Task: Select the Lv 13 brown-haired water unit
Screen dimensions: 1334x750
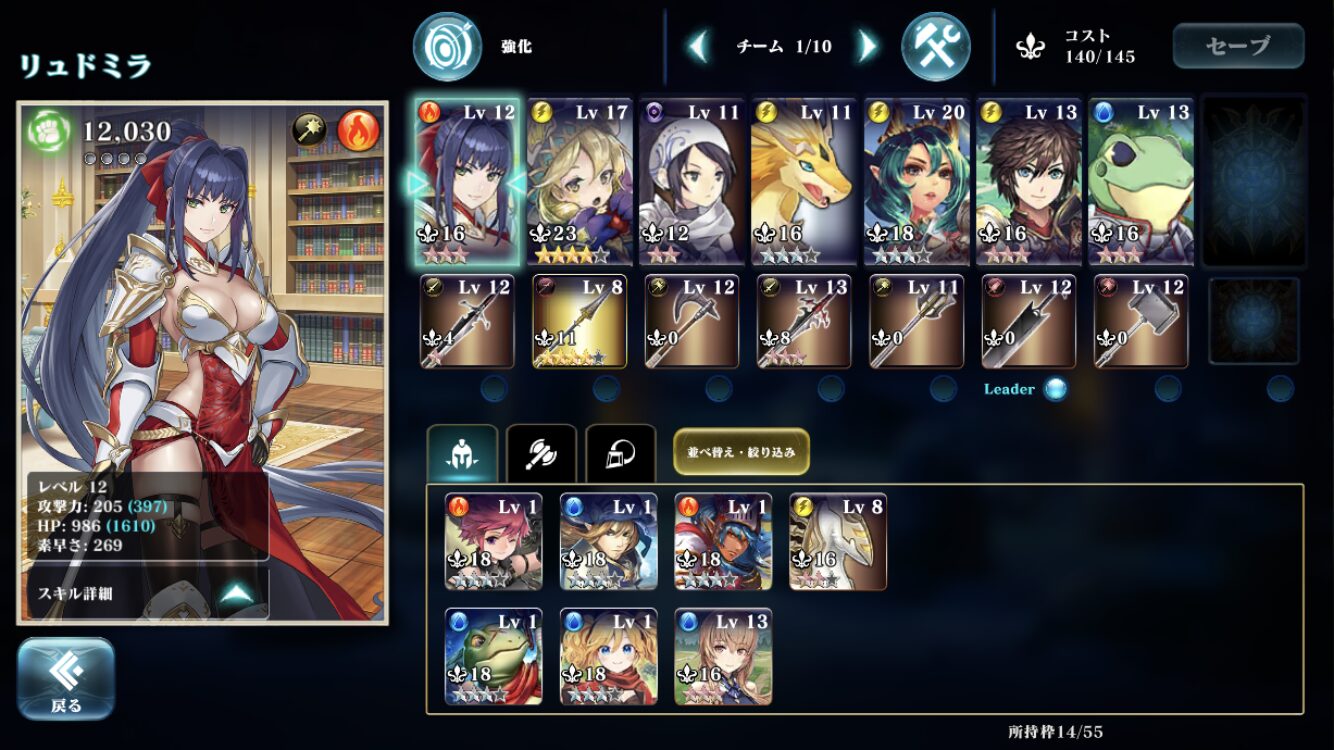Action: pyautogui.click(x=723, y=656)
